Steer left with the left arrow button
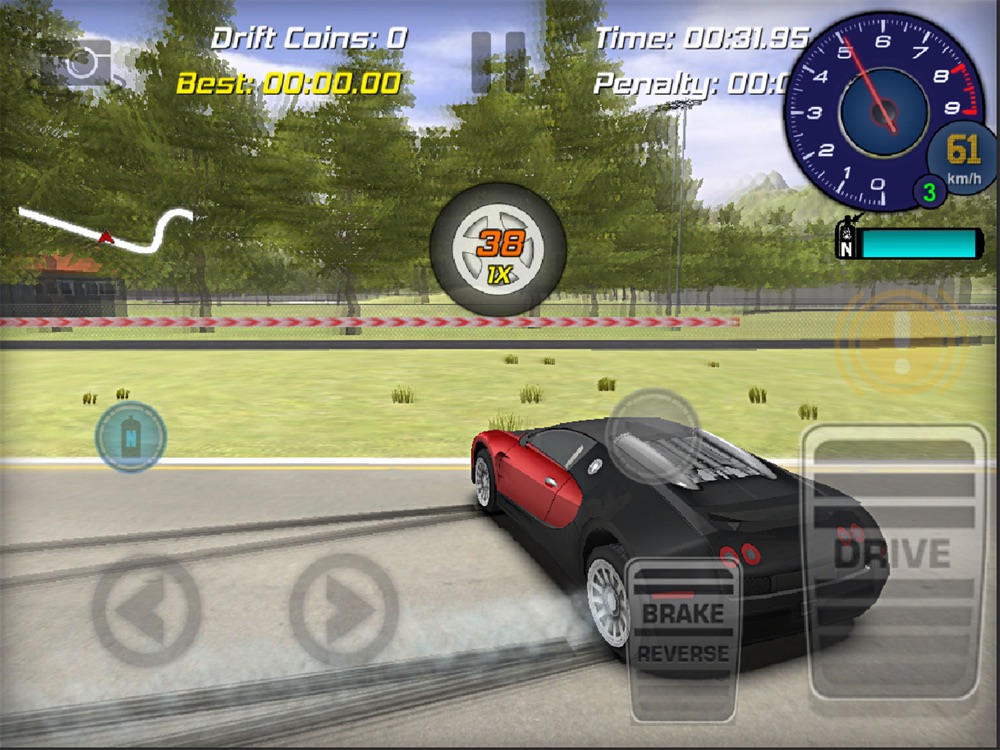1000x750 pixels. coord(146,609)
